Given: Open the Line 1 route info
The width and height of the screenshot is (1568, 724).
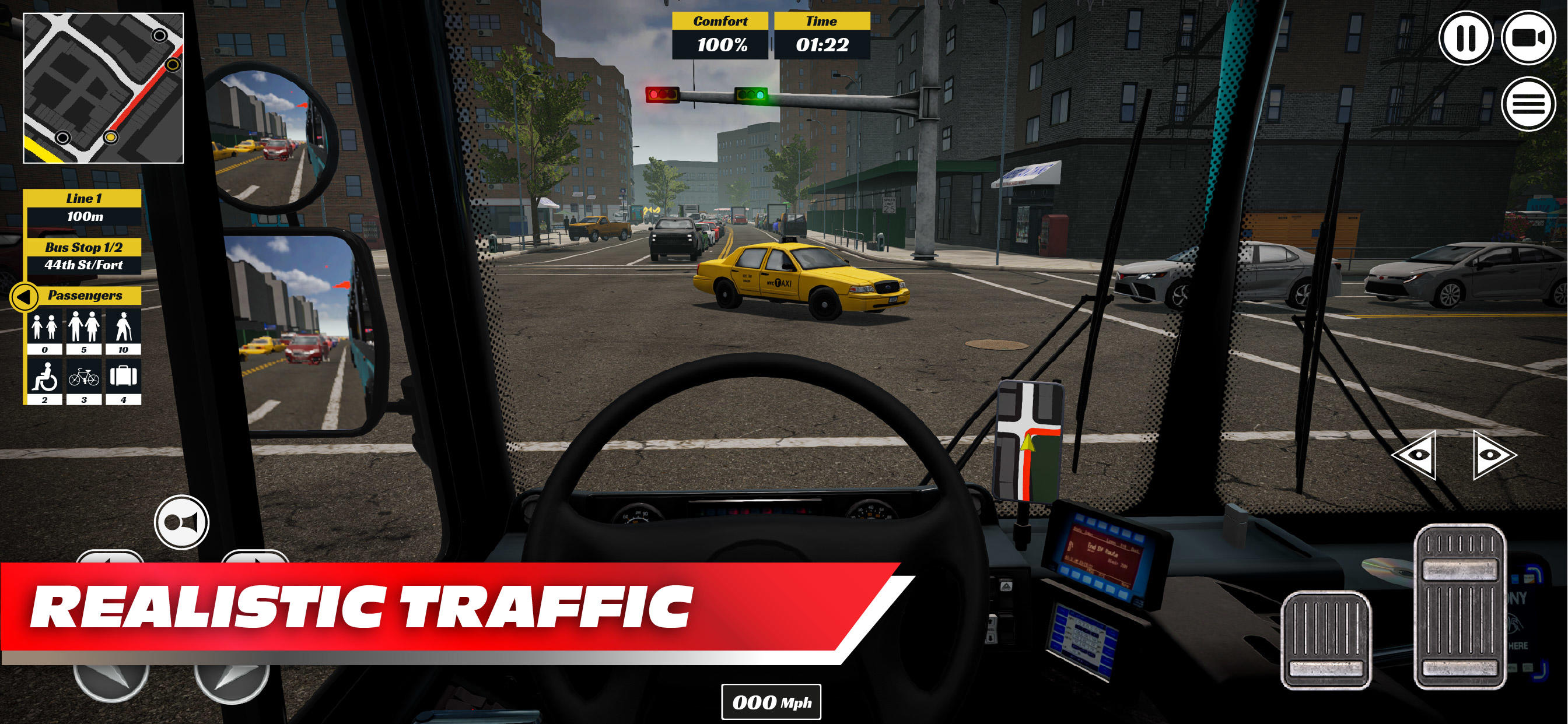Looking at the screenshot, I should coord(83,207).
